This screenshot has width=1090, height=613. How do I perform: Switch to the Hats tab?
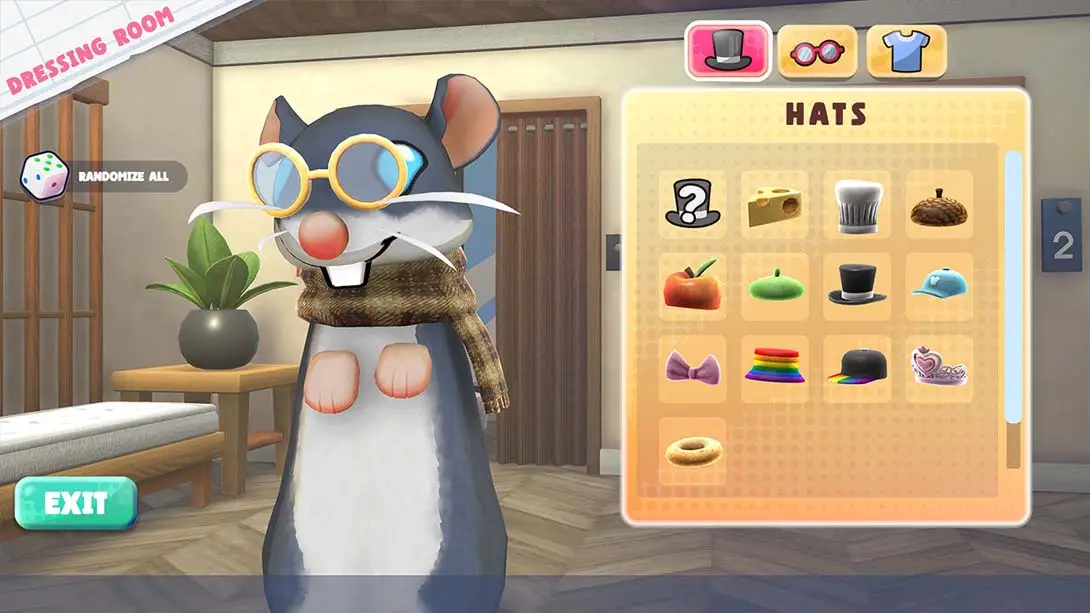727,51
